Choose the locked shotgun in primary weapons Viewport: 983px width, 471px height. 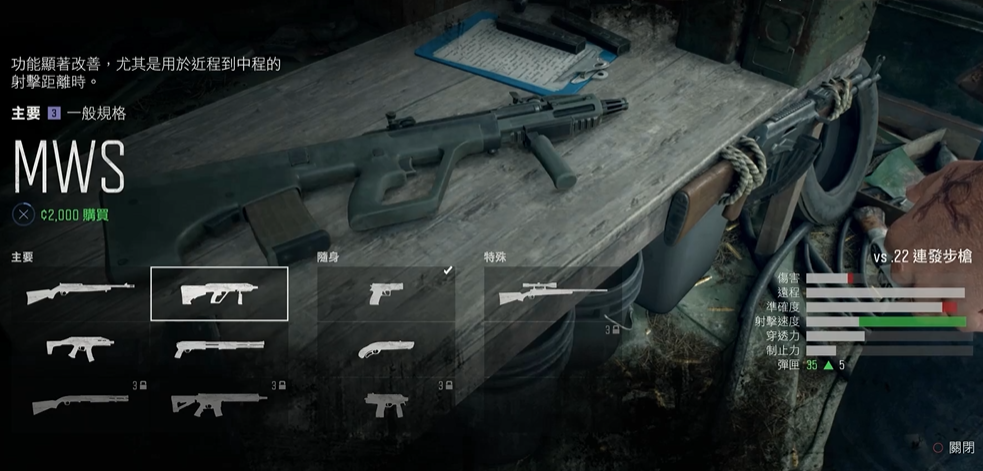[x=80, y=404]
